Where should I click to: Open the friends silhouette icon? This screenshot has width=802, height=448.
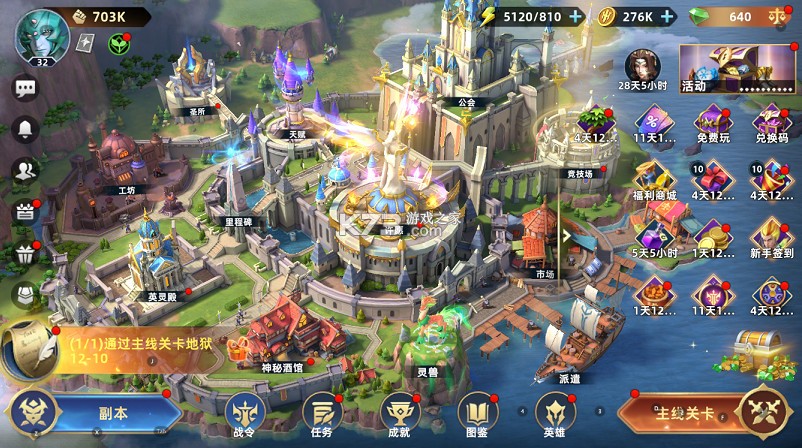(x=25, y=170)
